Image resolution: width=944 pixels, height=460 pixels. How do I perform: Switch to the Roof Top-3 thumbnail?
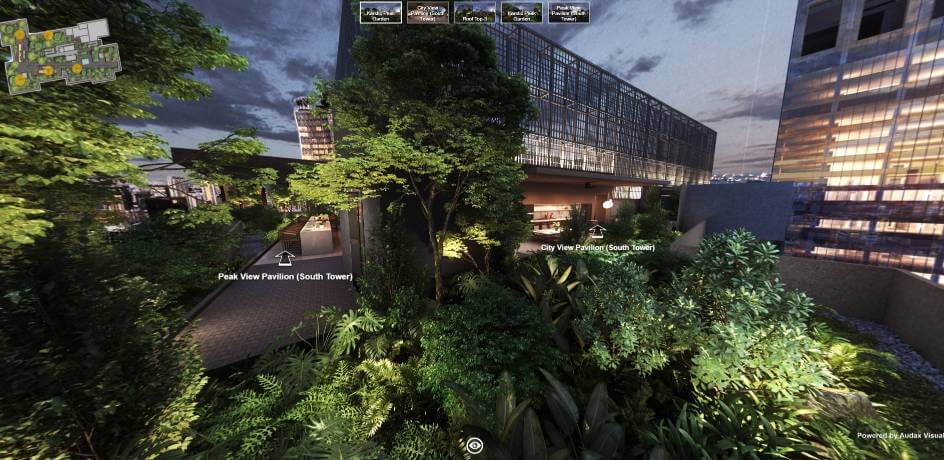coord(474,12)
